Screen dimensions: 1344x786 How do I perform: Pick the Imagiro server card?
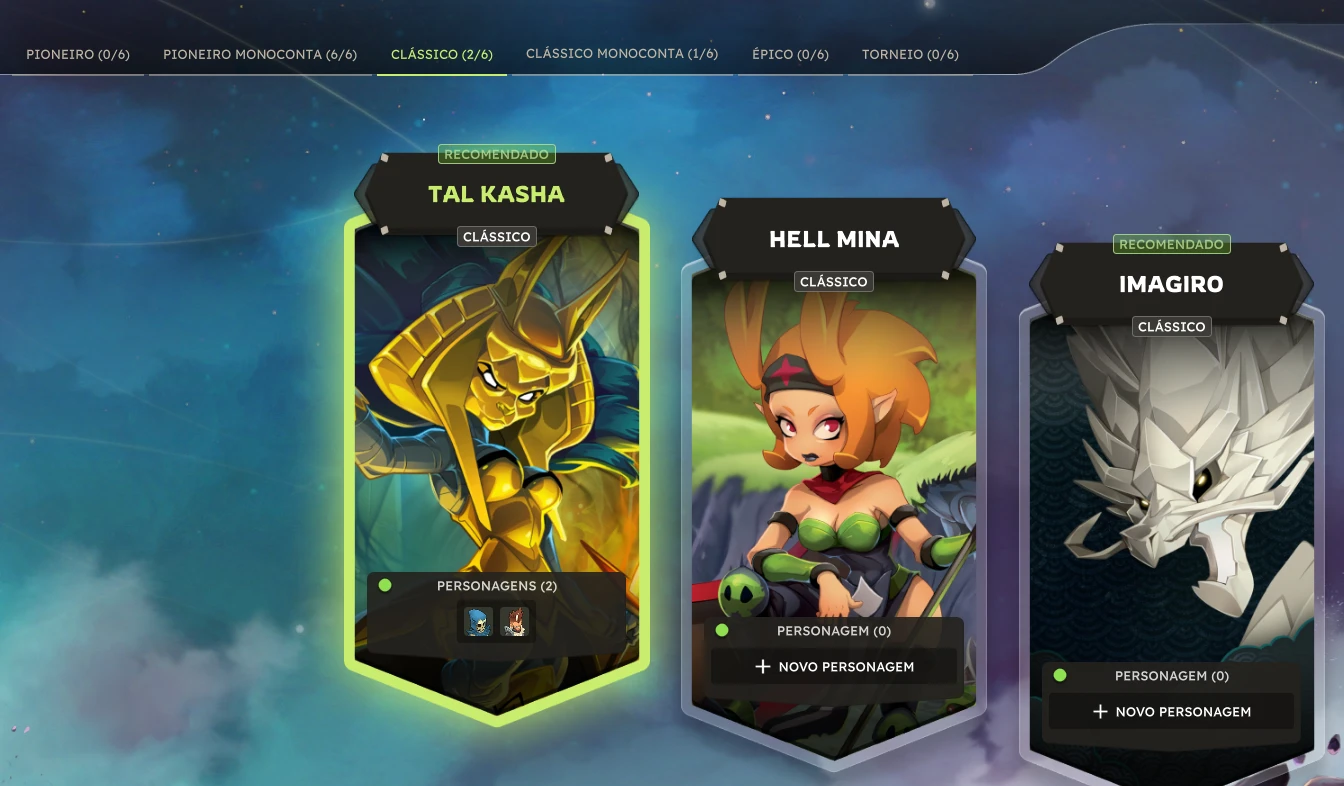coord(1171,480)
